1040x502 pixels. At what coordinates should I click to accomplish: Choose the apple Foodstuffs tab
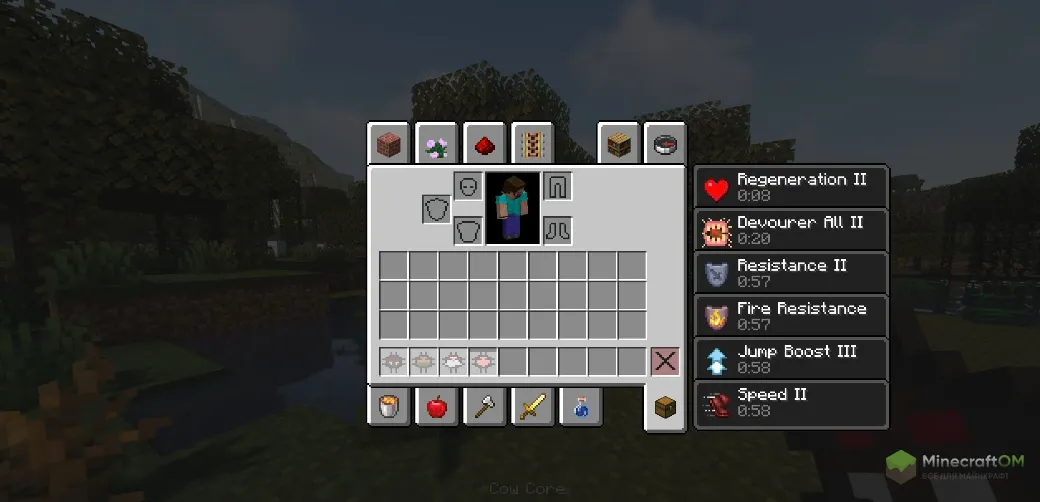click(437, 406)
